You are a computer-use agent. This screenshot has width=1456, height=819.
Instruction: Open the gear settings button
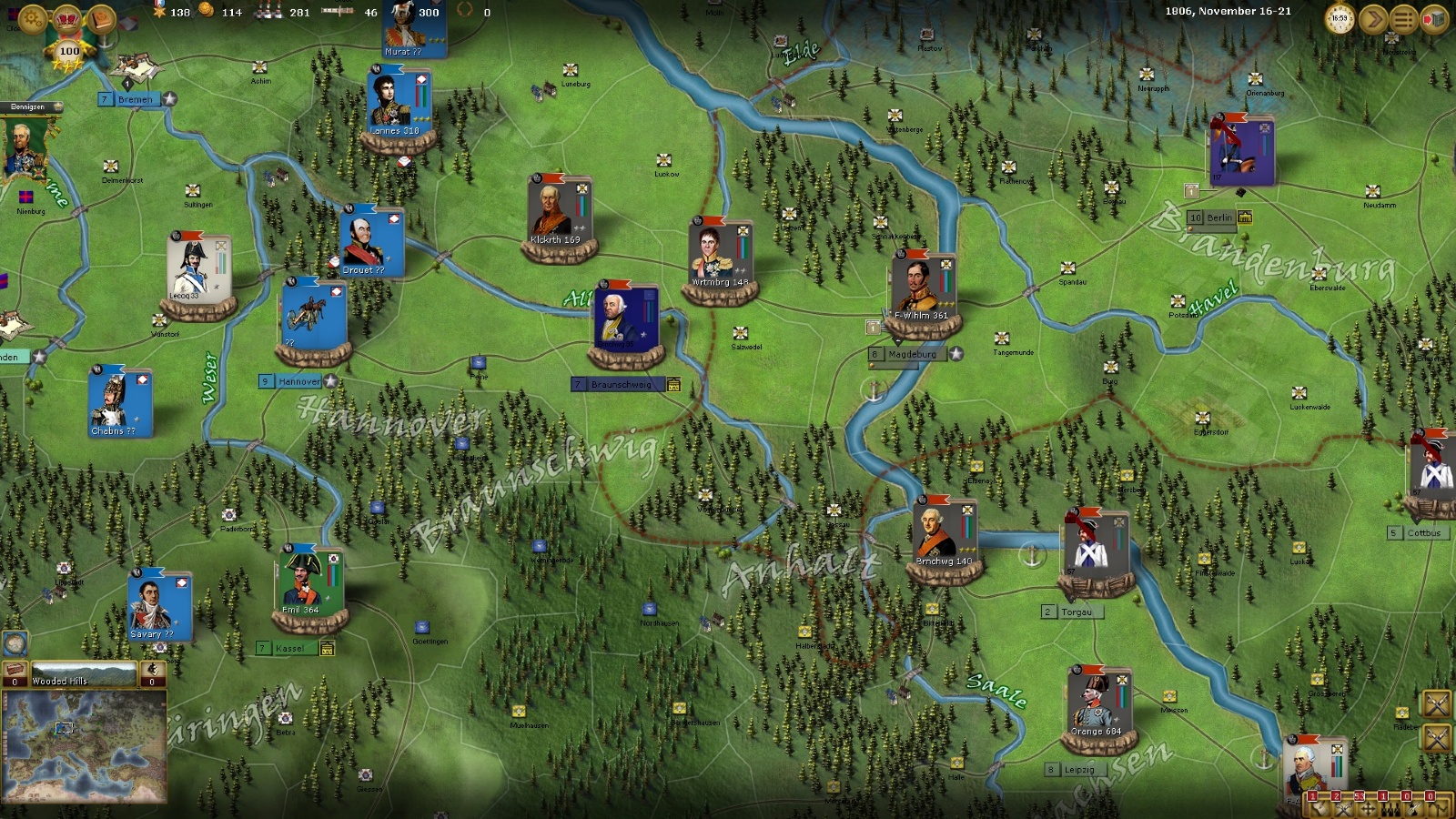click(x=33, y=18)
